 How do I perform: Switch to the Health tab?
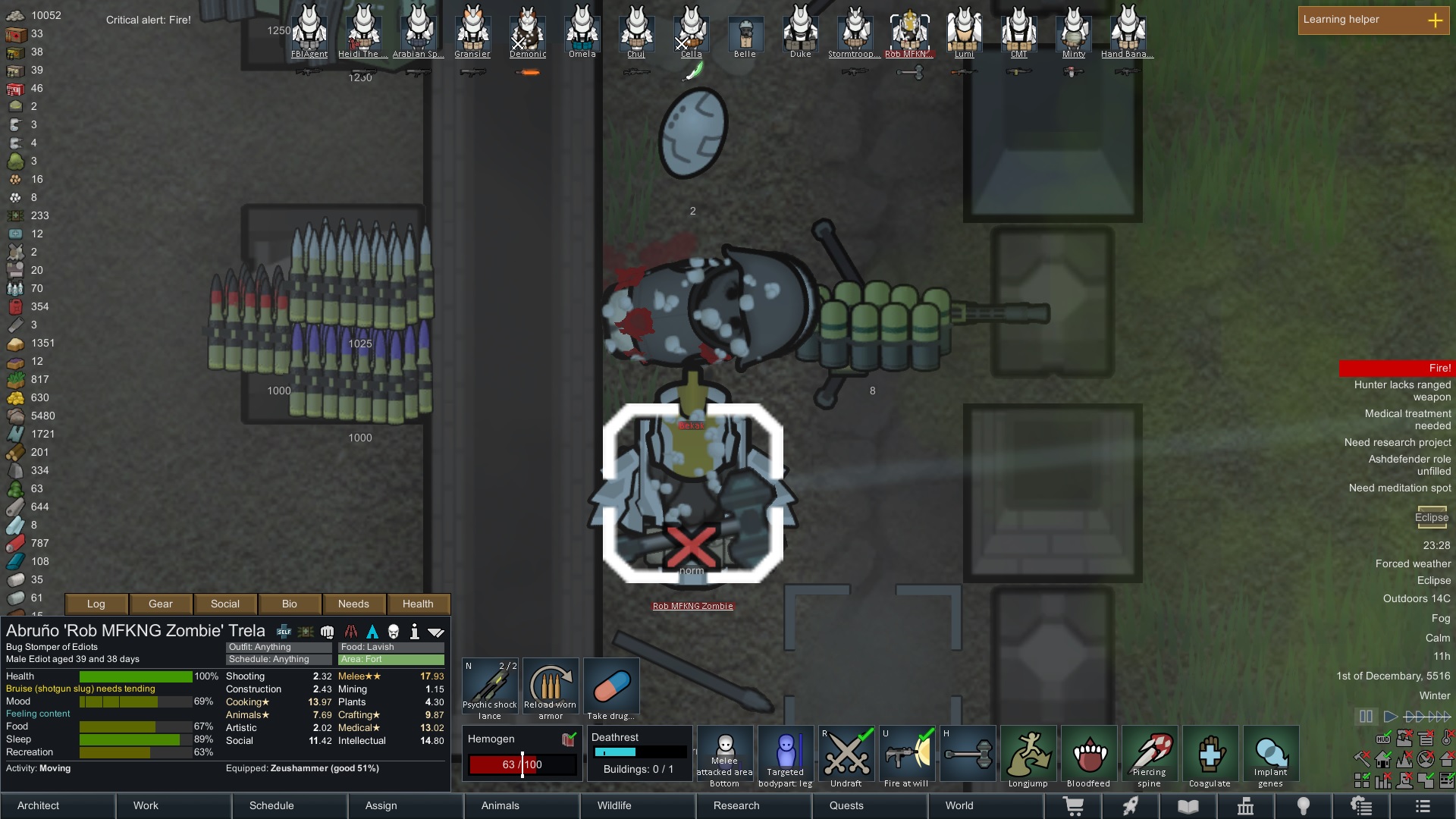click(x=418, y=604)
